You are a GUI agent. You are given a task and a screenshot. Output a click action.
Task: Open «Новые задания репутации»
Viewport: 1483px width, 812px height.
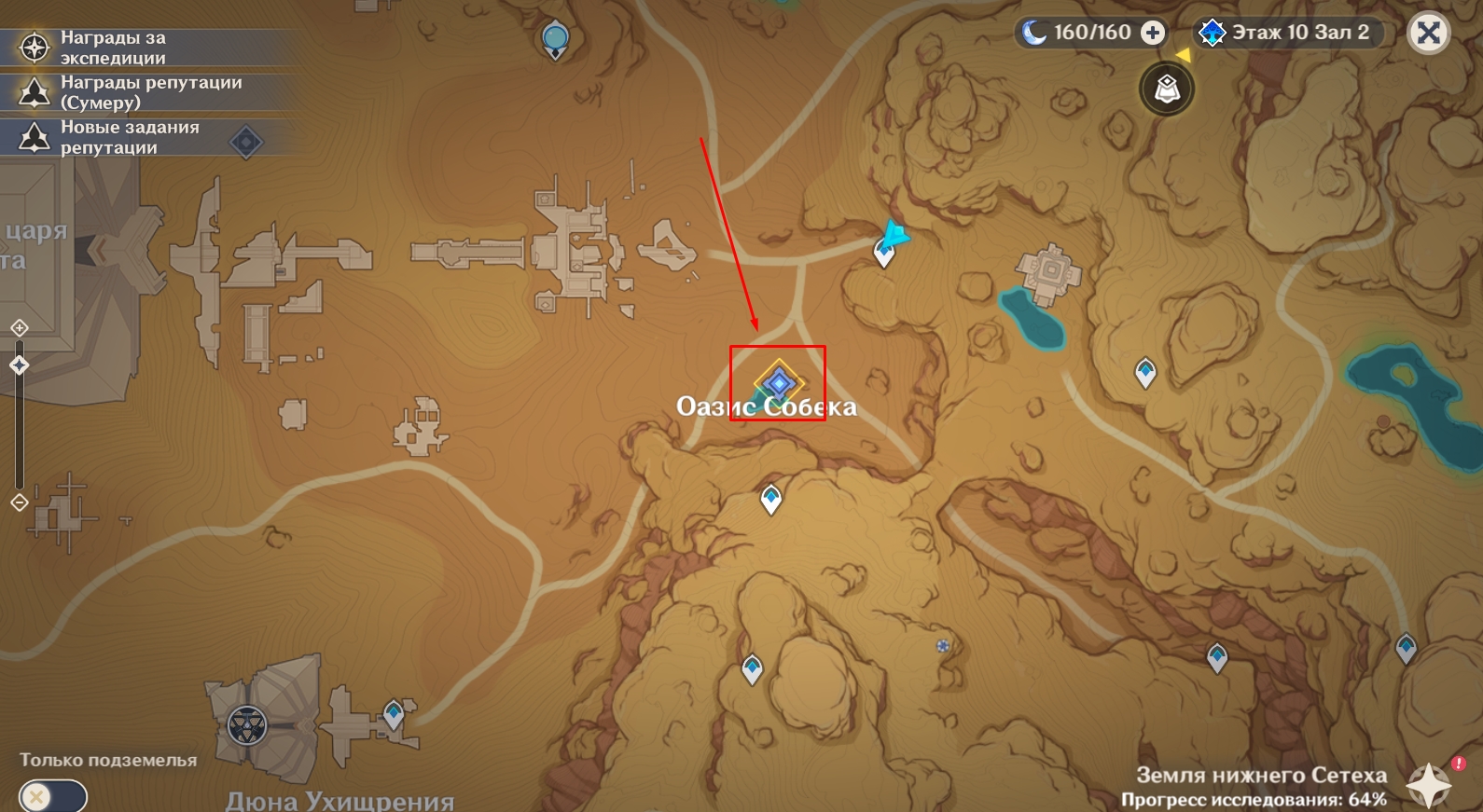click(x=131, y=138)
